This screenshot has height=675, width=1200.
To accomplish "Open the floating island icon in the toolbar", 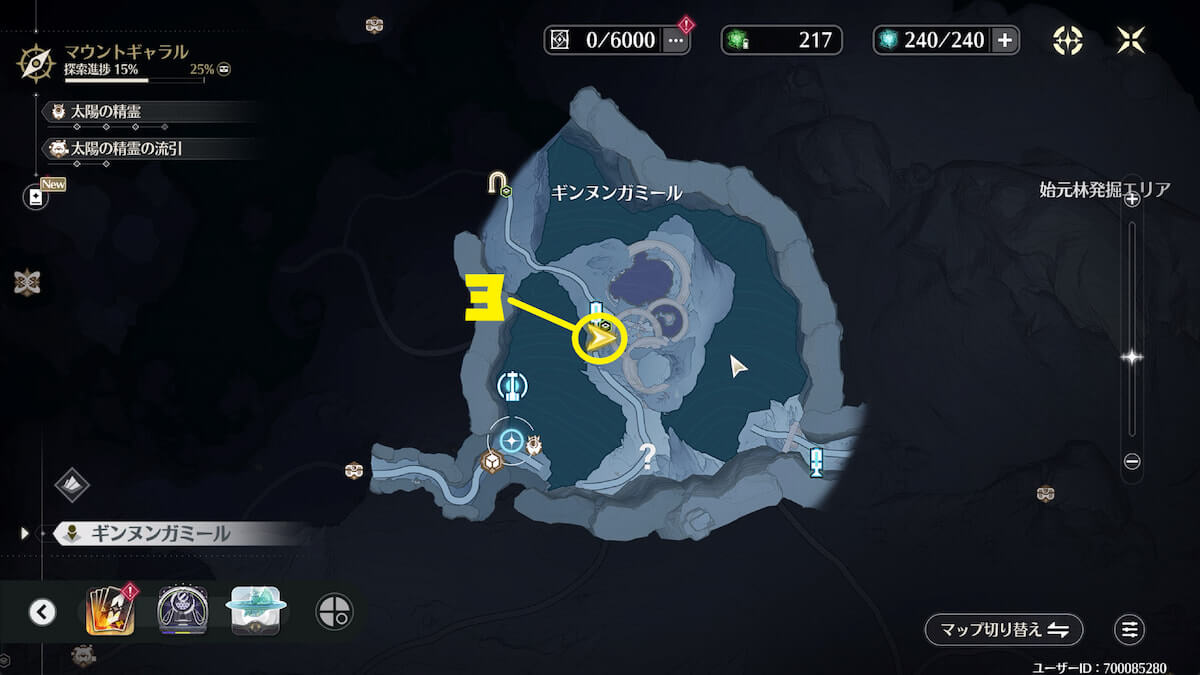I will click(257, 610).
